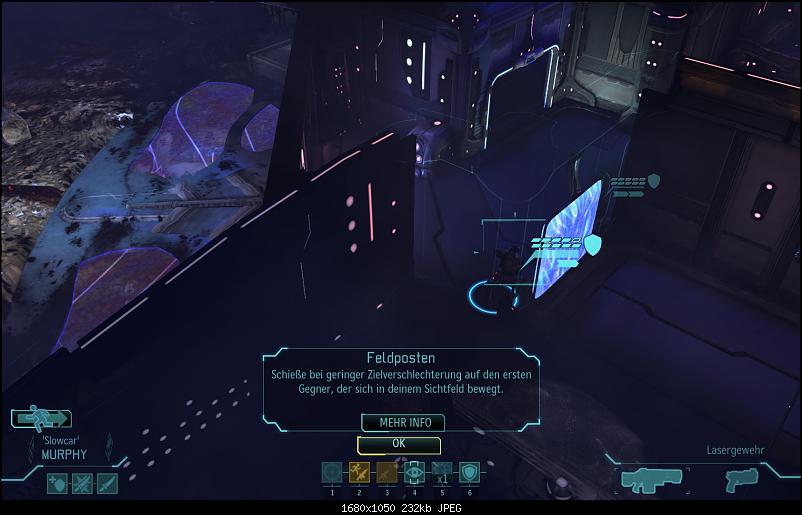Select the Lasergewehr rifle weapon

652,479
